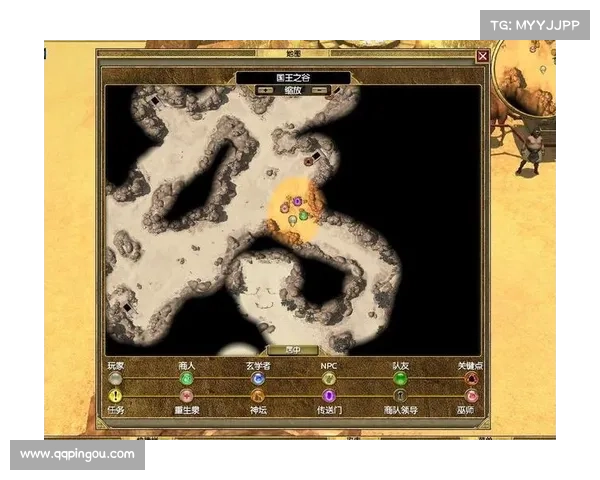This screenshot has width=600, height=480.
Task: Click the 任务 quest legend icon
Action: click(115, 396)
